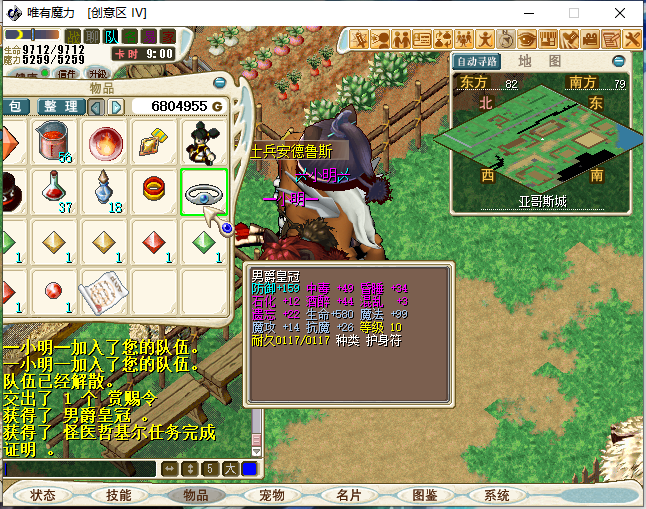Close the game window
Viewport: 646px width, 509px height.
click(622, 14)
